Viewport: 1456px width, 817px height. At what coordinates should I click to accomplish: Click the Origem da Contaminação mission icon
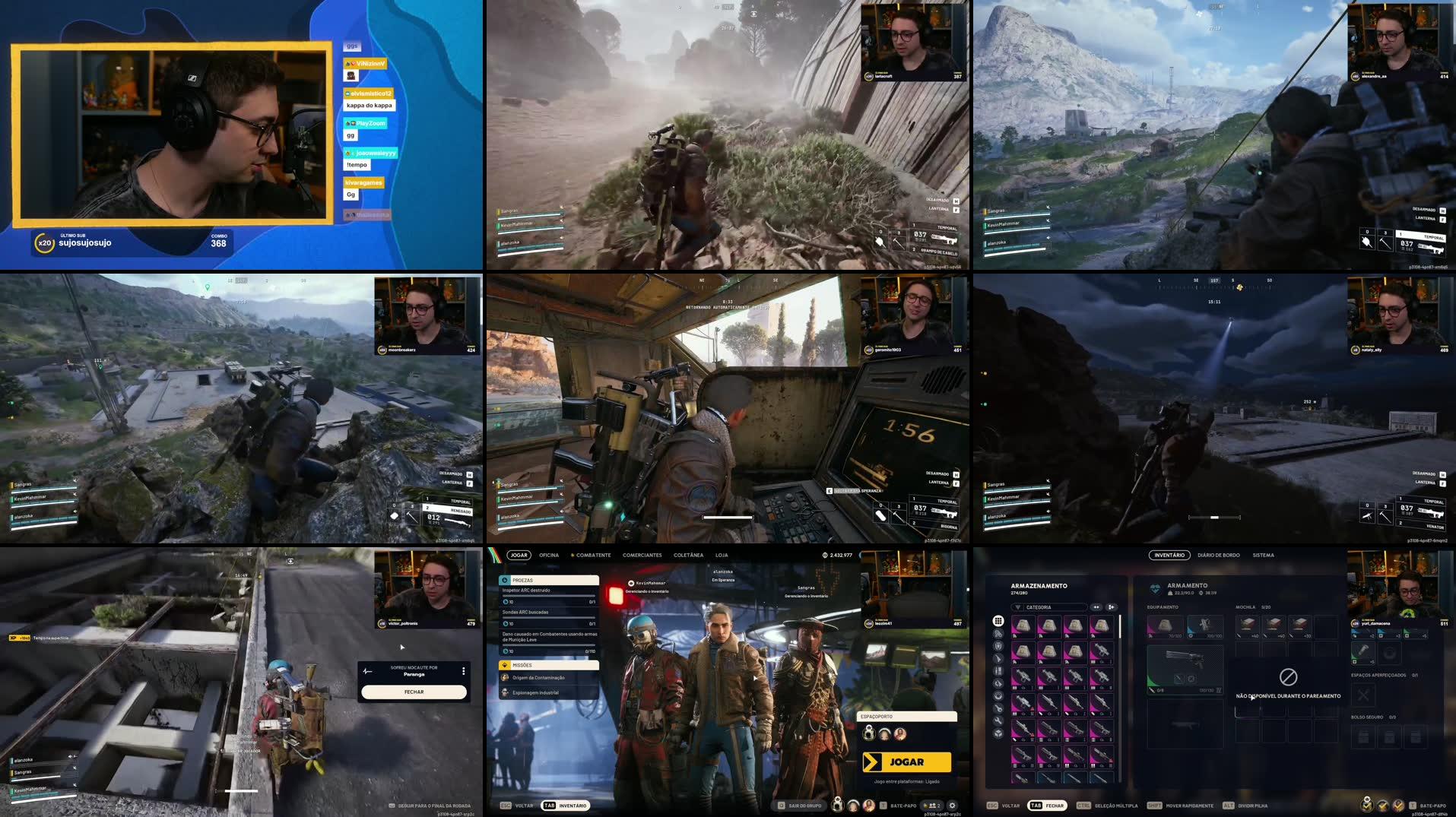(x=504, y=677)
